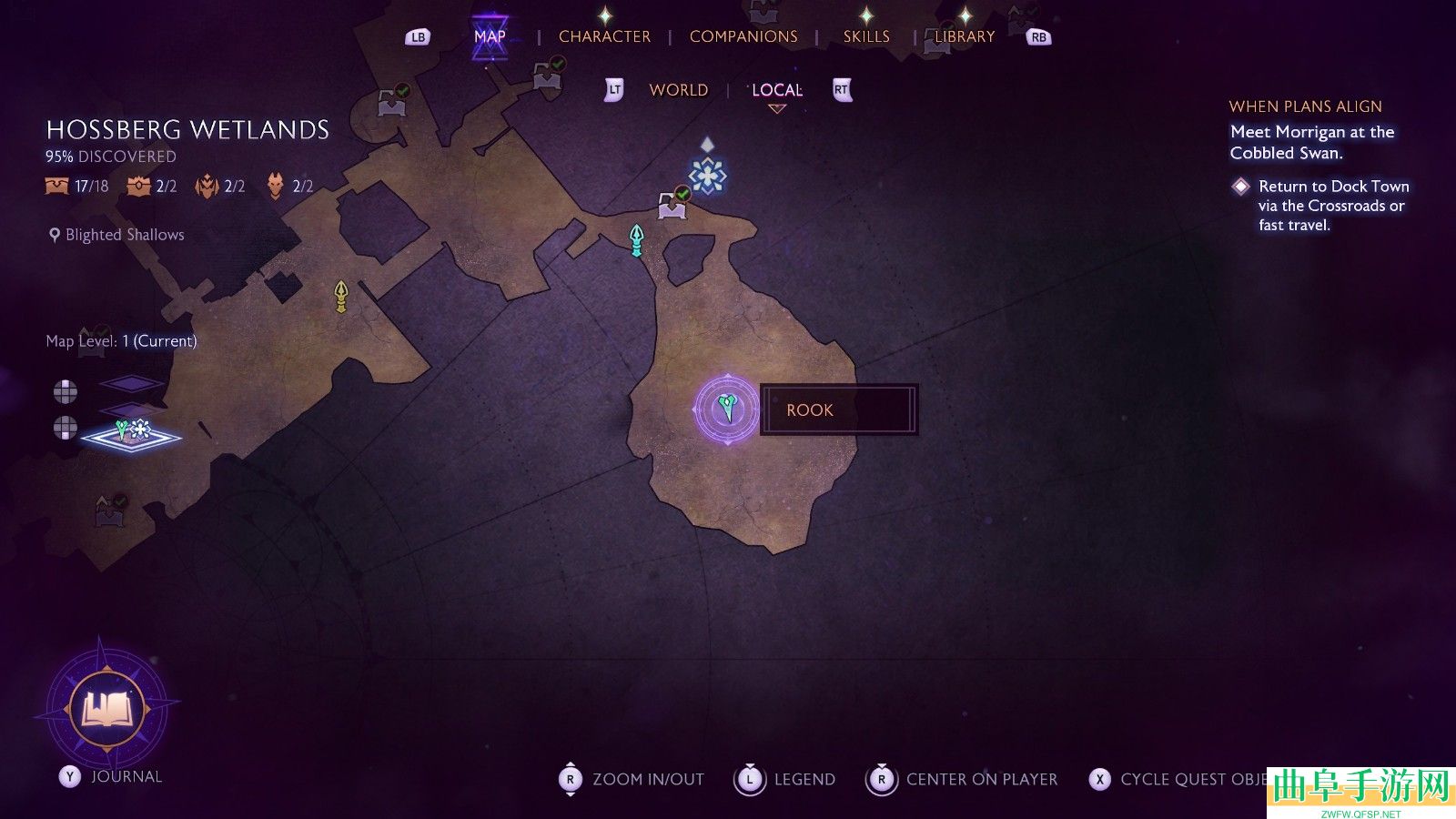This screenshot has width=1456, height=819.
Task: Click the snowflake quest objective marker
Action: point(707,175)
